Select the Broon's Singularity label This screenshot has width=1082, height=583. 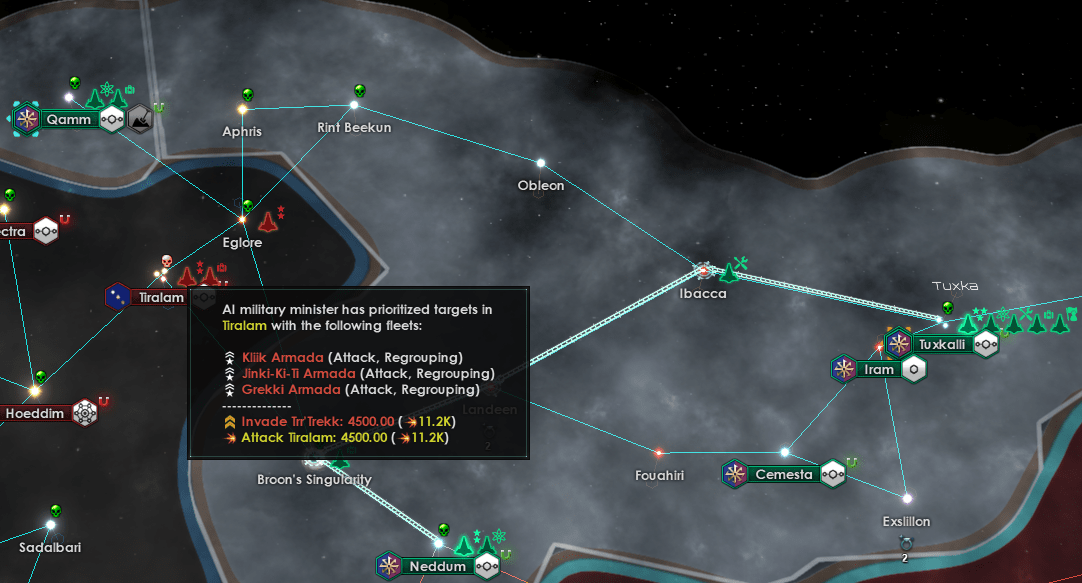pos(314,480)
